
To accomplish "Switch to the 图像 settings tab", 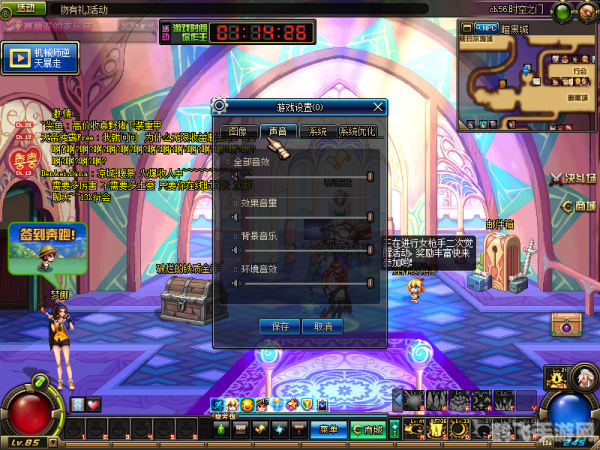I will (237, 131).
